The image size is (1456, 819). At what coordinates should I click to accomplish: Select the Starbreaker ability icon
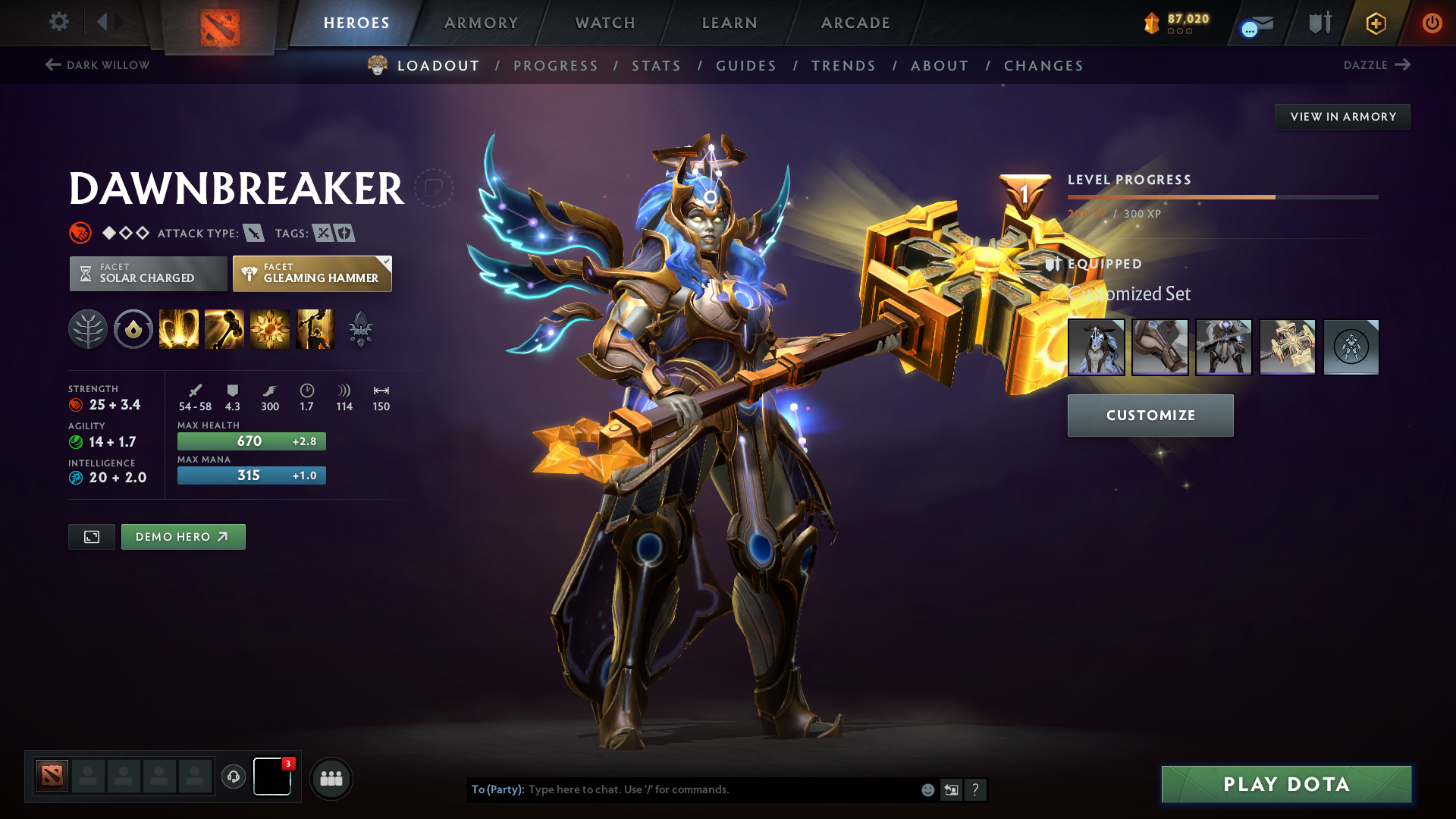[x=178, y=328]
